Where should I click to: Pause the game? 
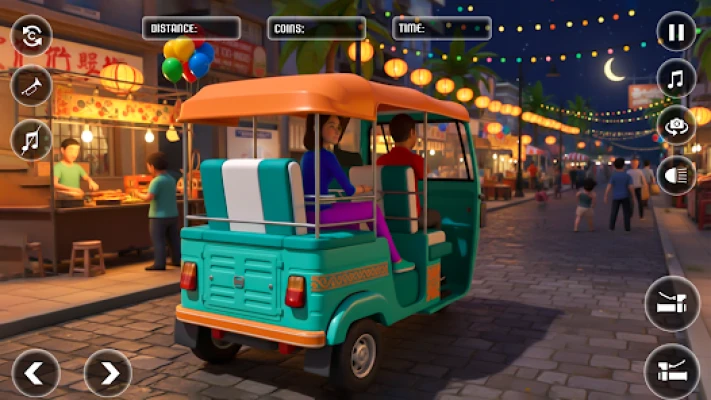[x=677, y=31]
